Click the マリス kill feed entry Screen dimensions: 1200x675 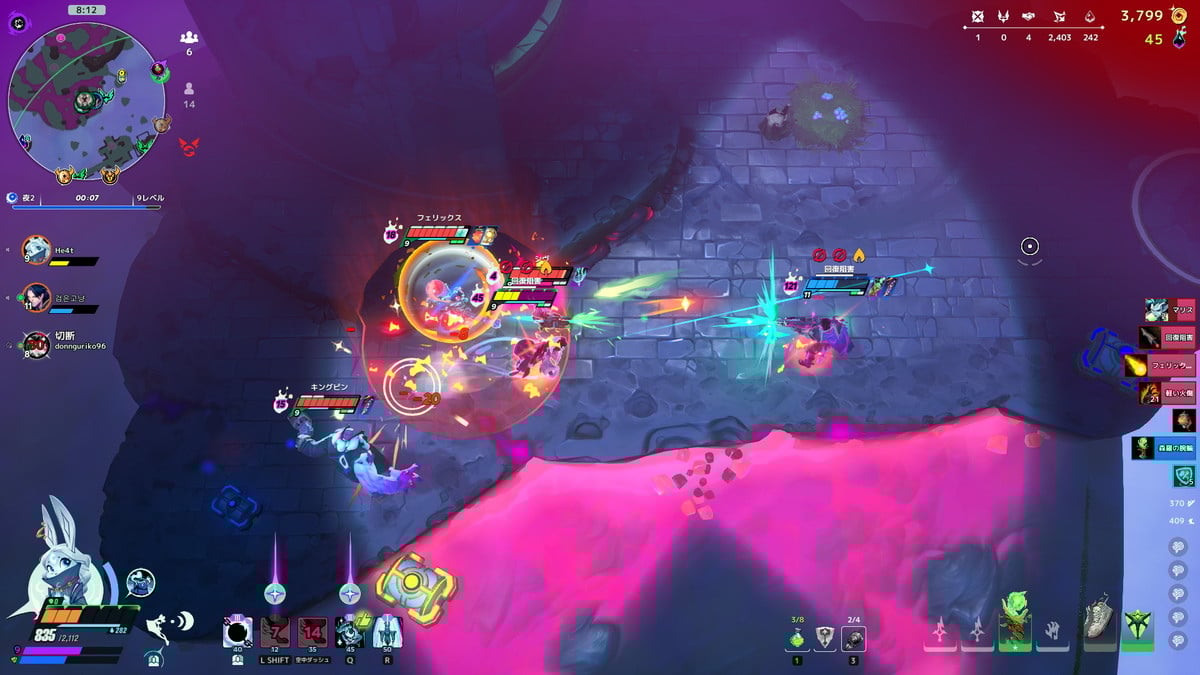click(x=1170, y=311)
